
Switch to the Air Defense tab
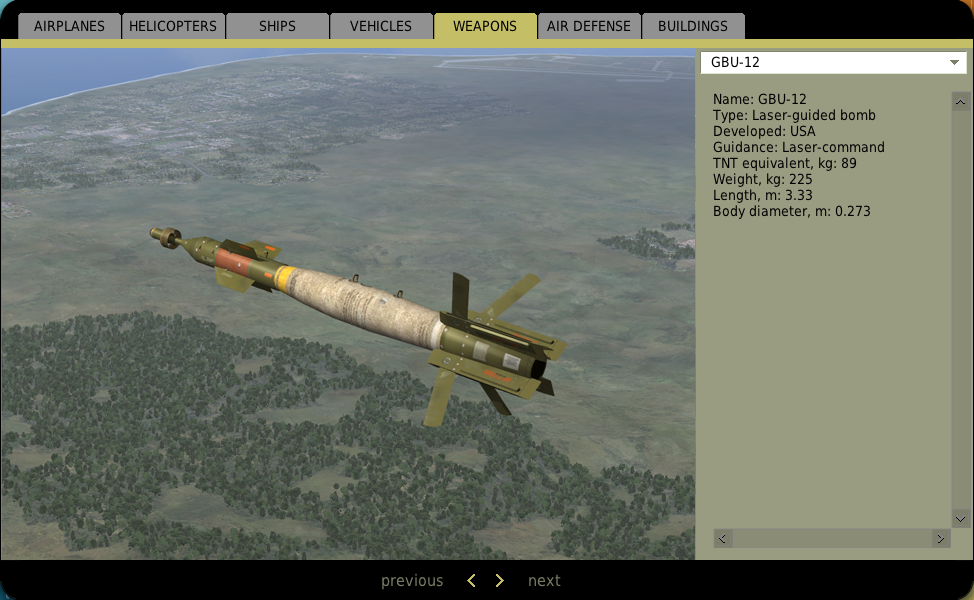point(588,26)
